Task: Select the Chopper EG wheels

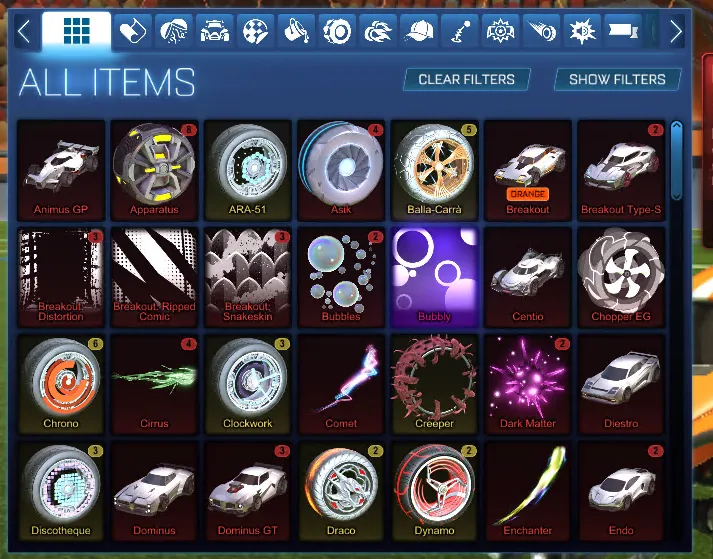Action: click(x=621, y=276)
